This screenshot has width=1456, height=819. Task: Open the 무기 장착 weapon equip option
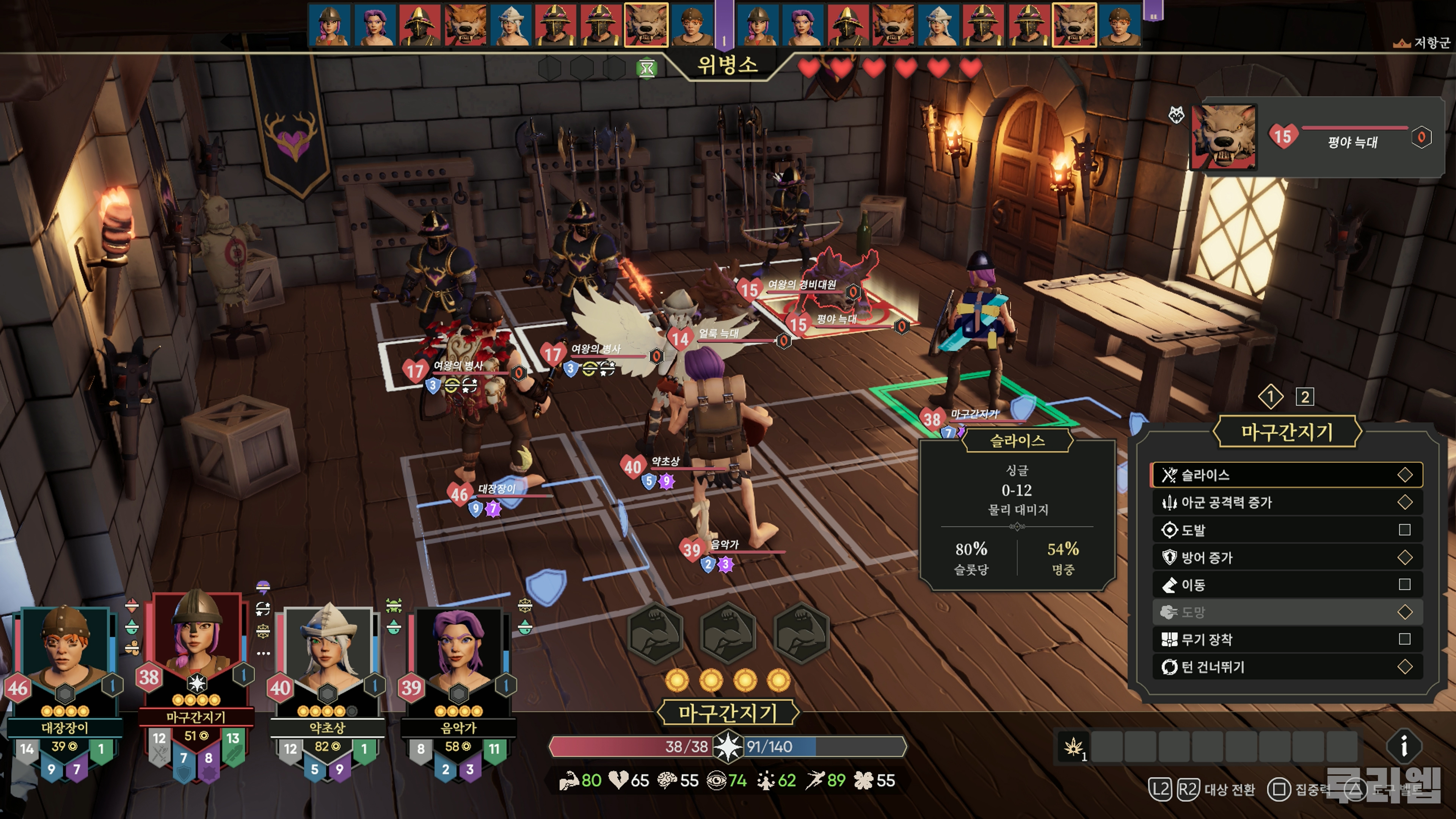pyautogui.click(x=1287, y=640)
